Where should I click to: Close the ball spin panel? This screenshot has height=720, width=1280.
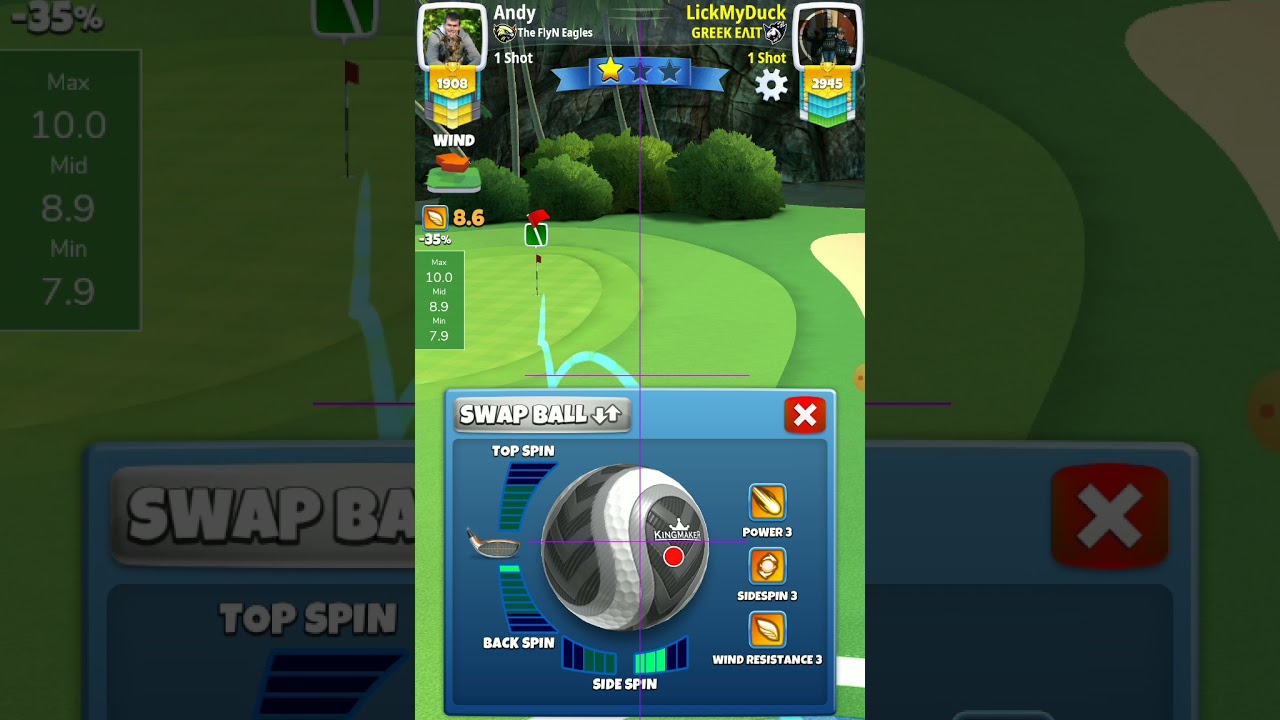(x=805, y=415)
